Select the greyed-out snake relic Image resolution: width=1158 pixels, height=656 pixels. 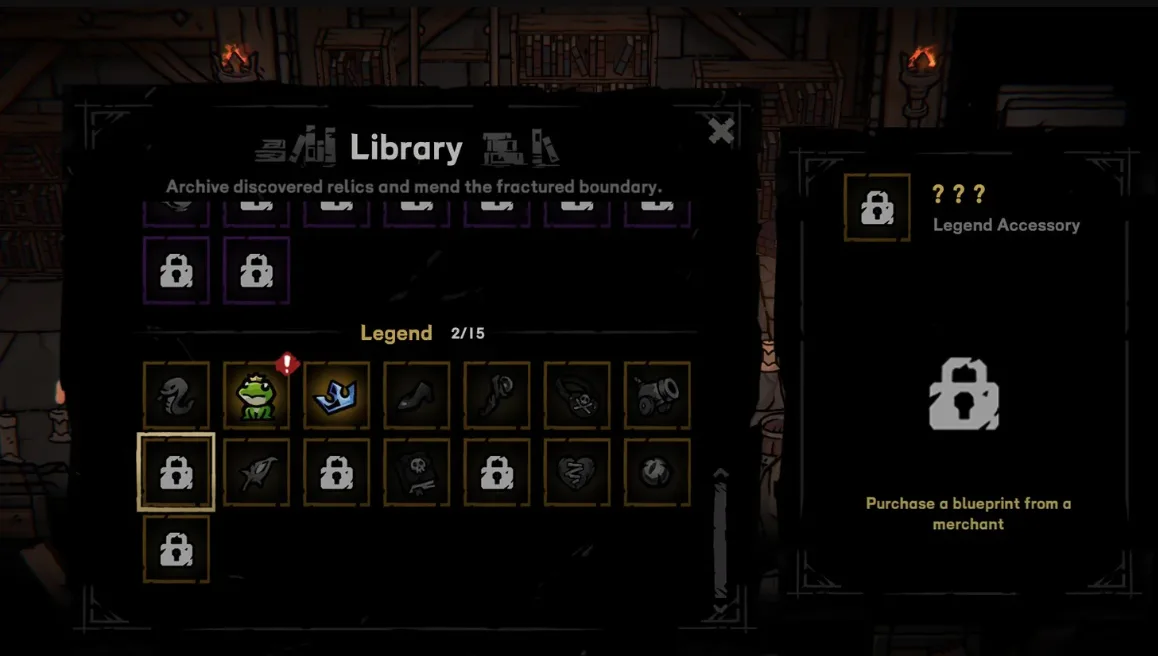coord(176,395)
